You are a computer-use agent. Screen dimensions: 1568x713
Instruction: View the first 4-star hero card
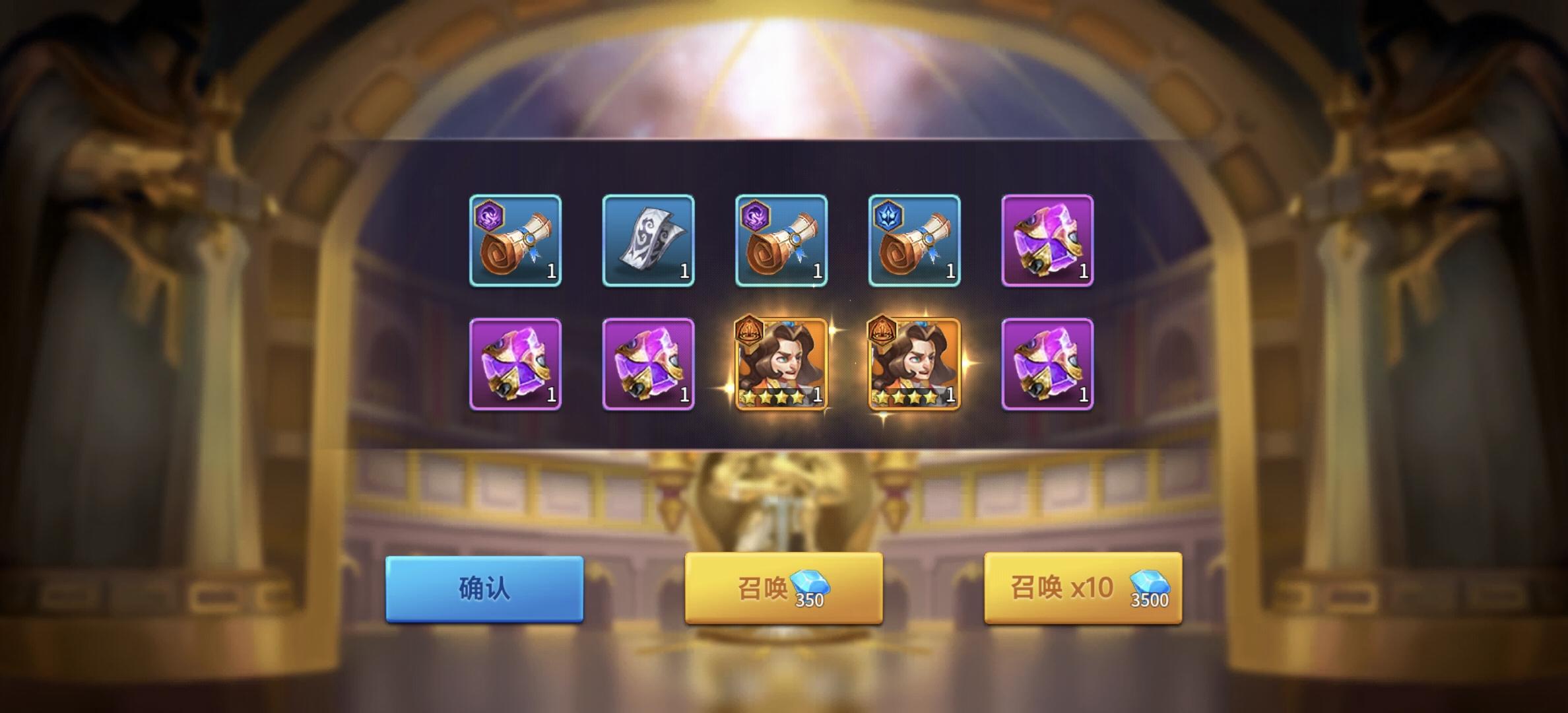(x=782, y=362)
